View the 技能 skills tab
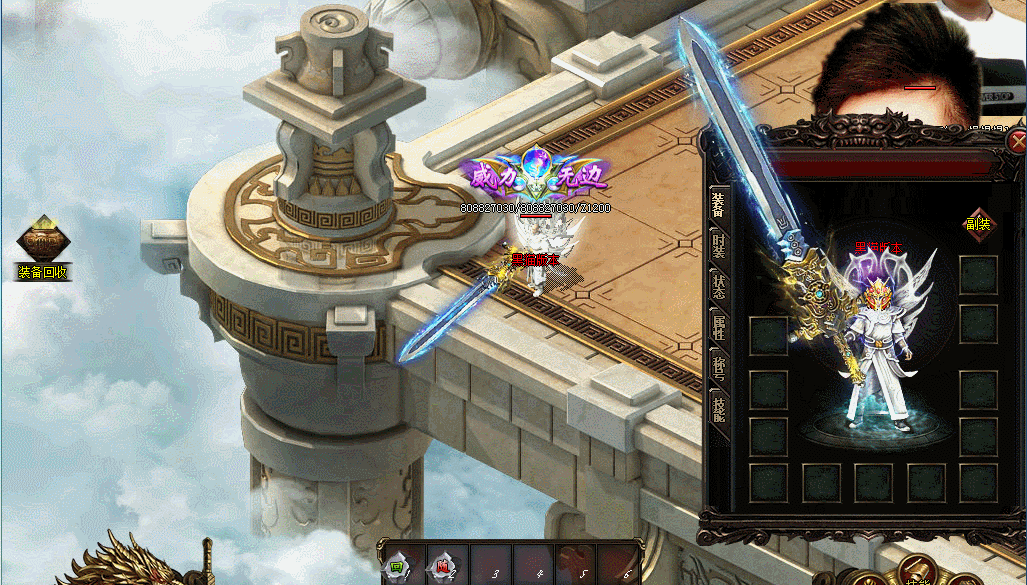The height and width of the screenshot is (585, 1027). 718,408
